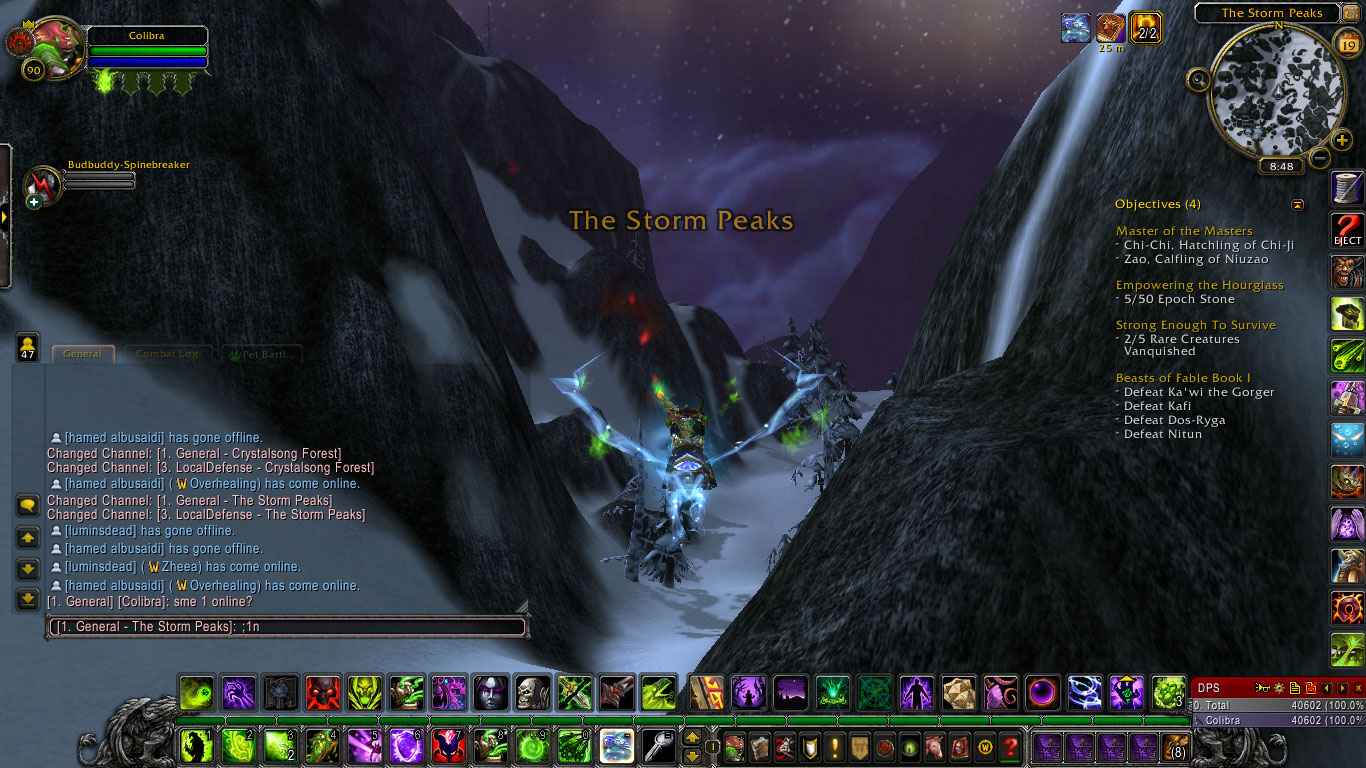The width and height of the screenshot is (1366, 768).
Task: Open the Beasts of Fable Book I quest
Action: [1183, 378]
